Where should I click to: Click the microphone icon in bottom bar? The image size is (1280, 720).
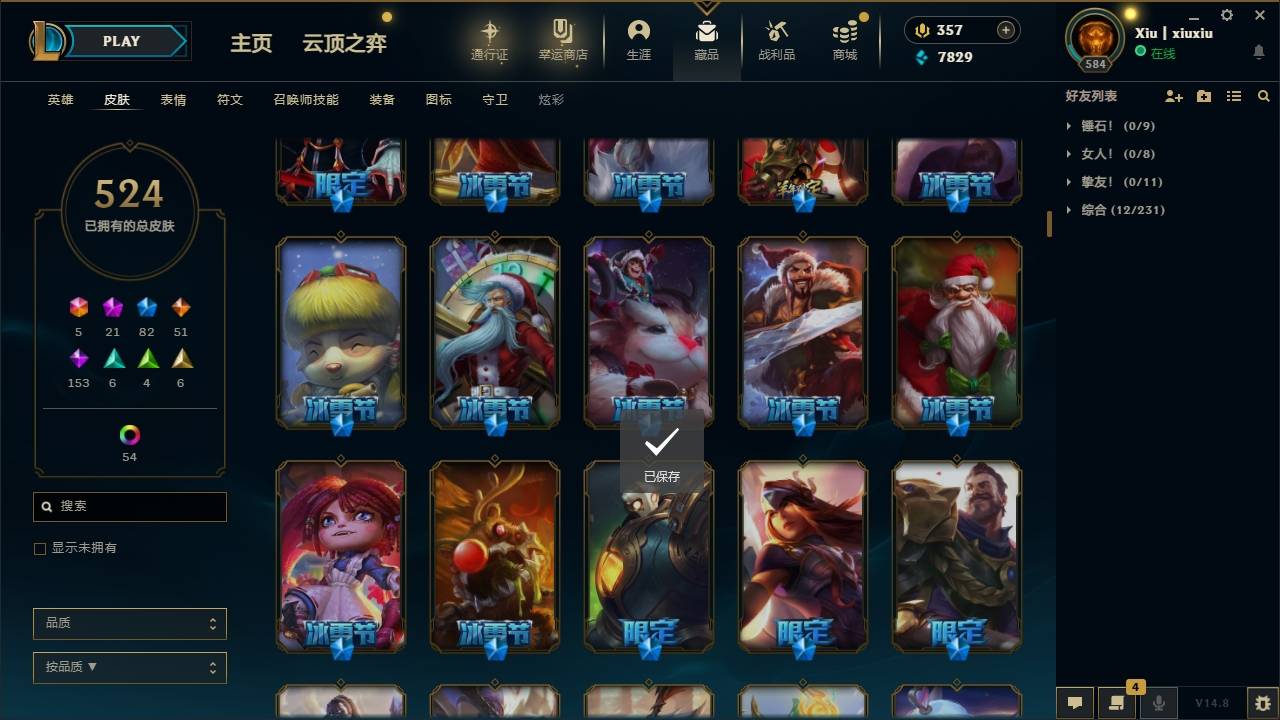click(x=1158, y=702)
